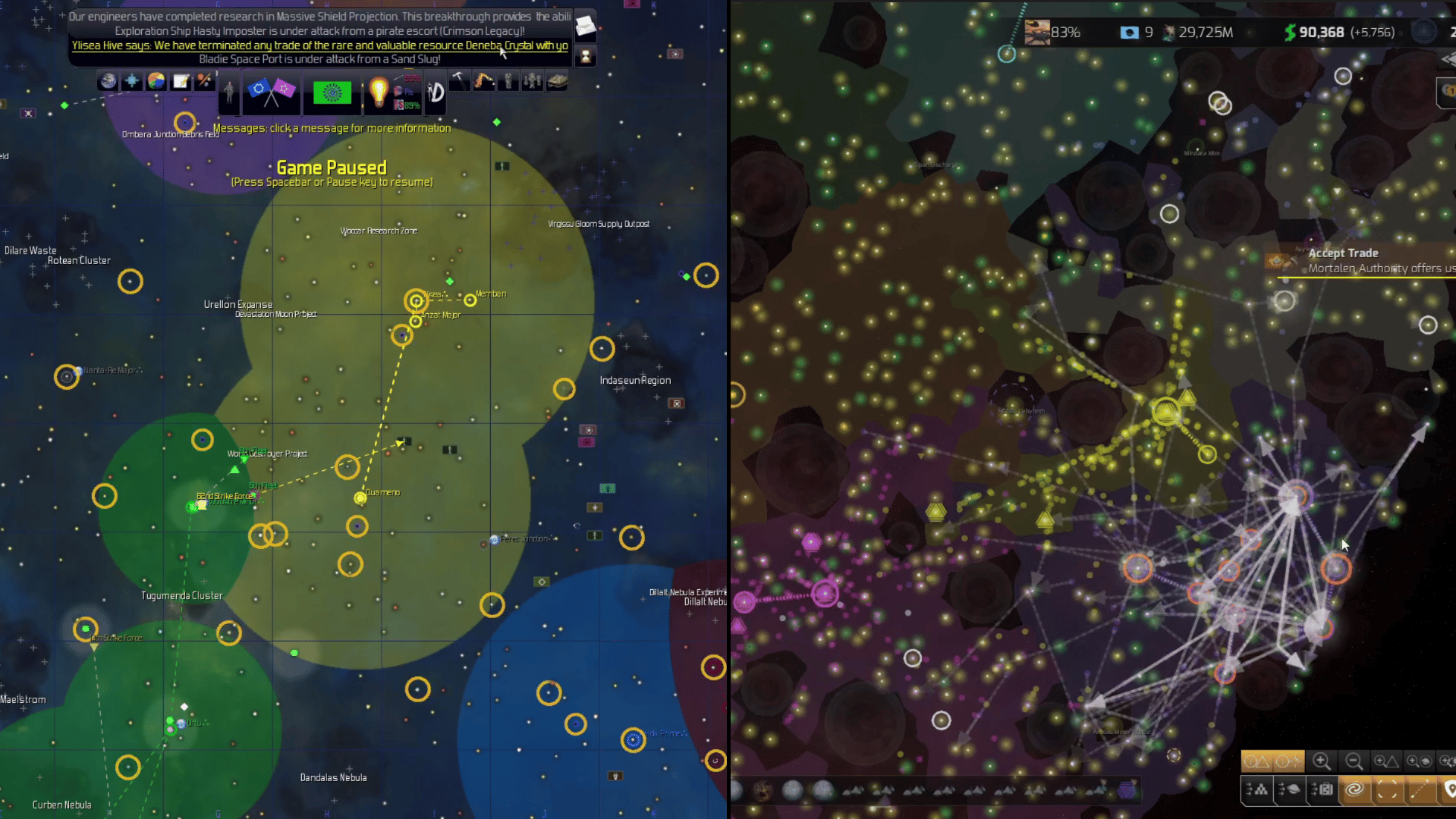Screen dimensions: 1456x819
Task: Click the mining excavator icon in the toolbar
Action: pos(484,81)
